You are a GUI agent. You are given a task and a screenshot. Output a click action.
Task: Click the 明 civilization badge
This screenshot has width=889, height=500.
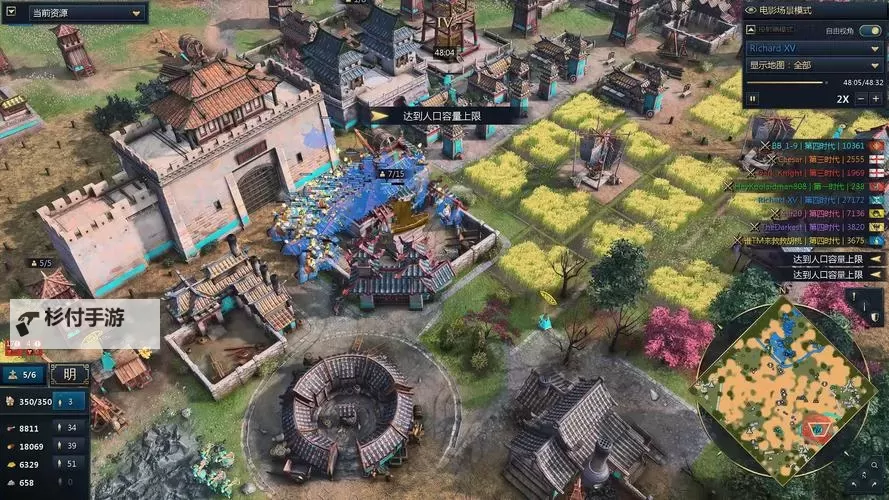tap(69, 375)
